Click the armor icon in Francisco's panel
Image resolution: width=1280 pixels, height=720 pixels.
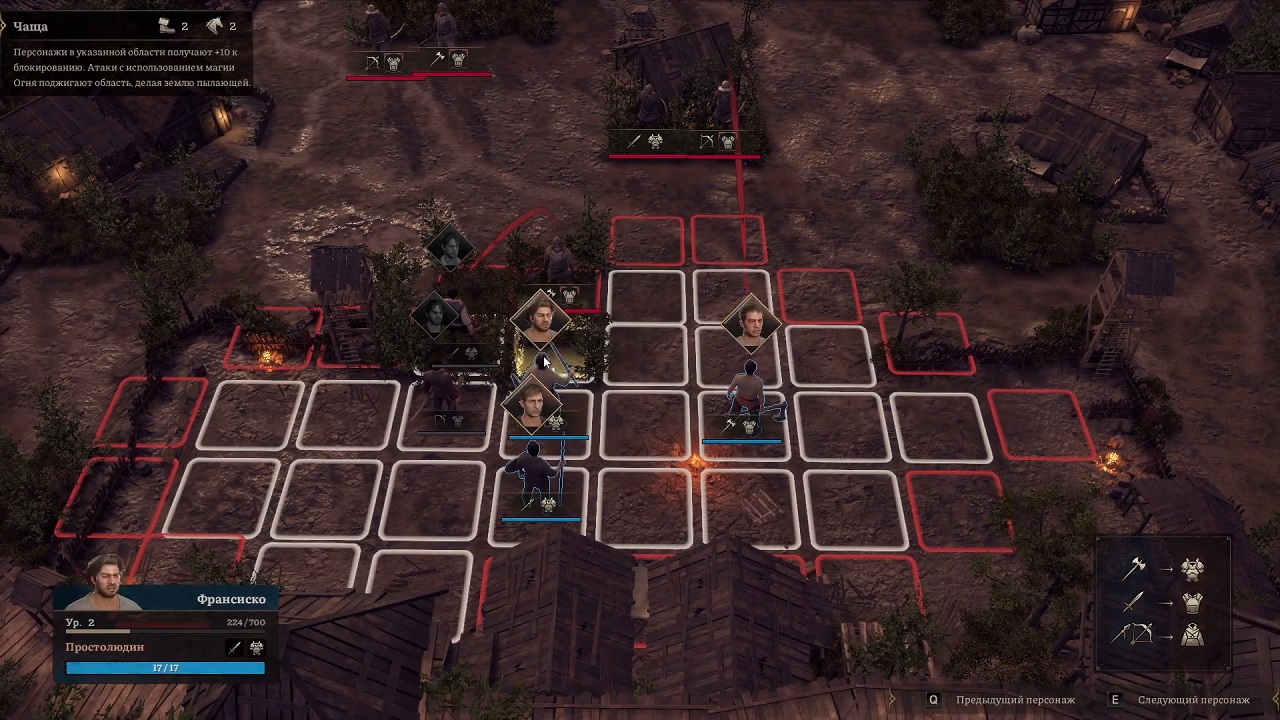[x=256, y=648]
